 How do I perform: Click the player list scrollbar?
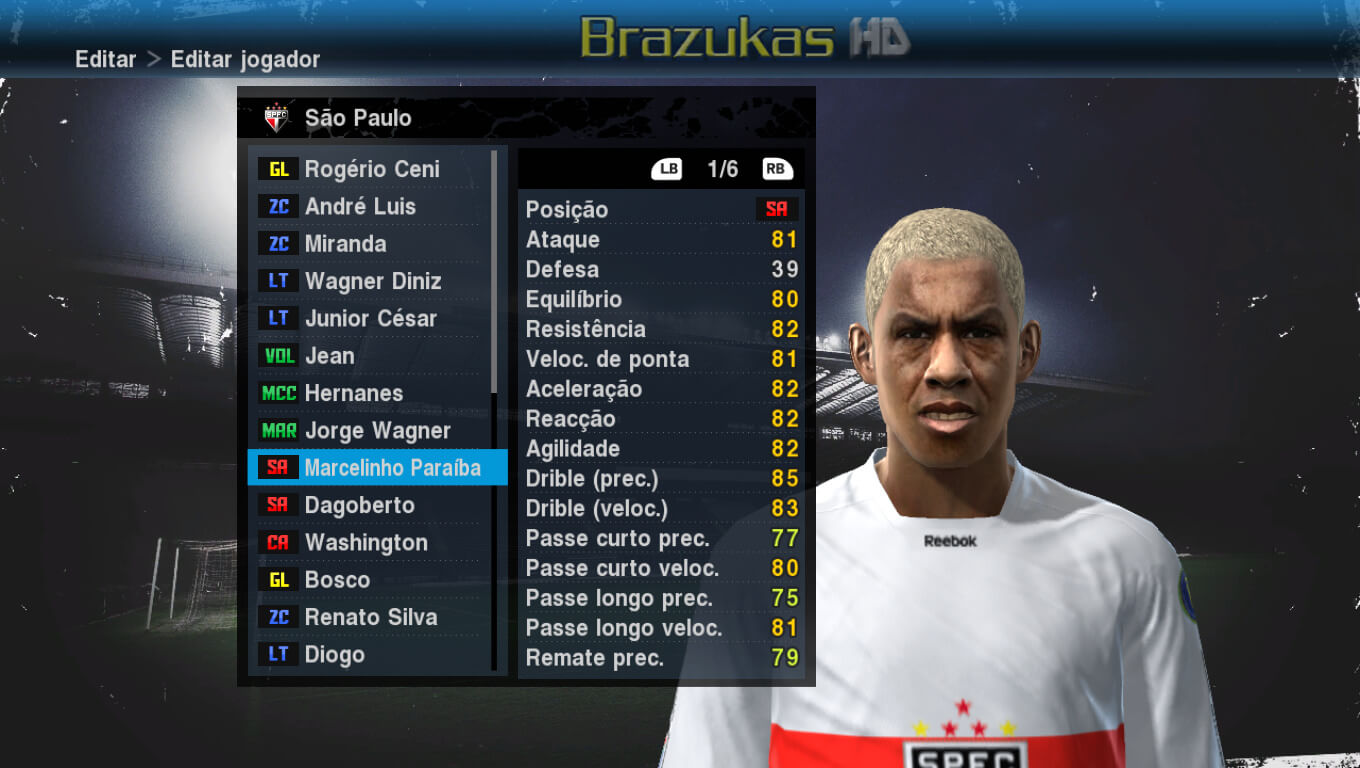[494, 270]
